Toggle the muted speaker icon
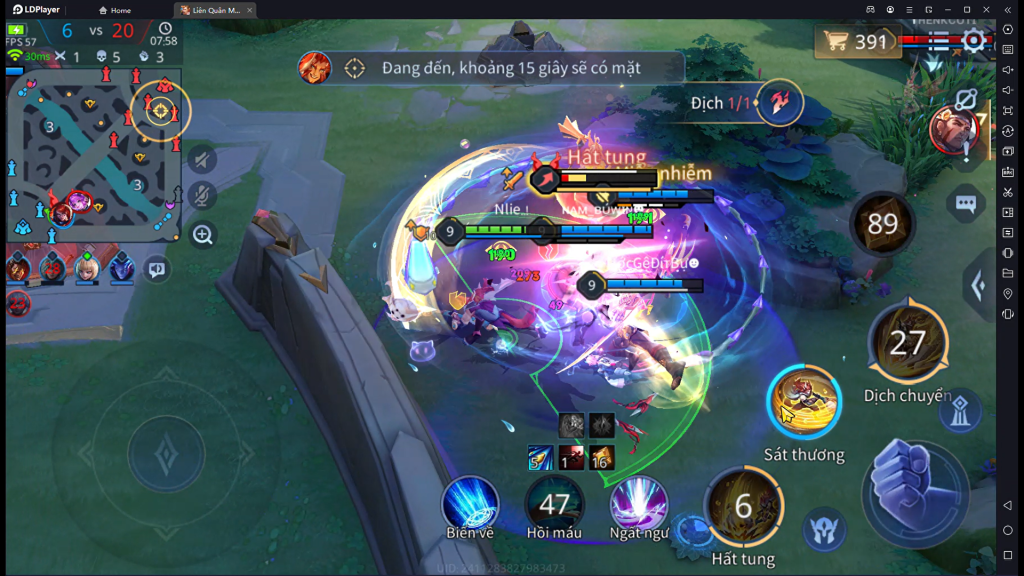This screenshot has width=1024, height=576. [202, 160]
